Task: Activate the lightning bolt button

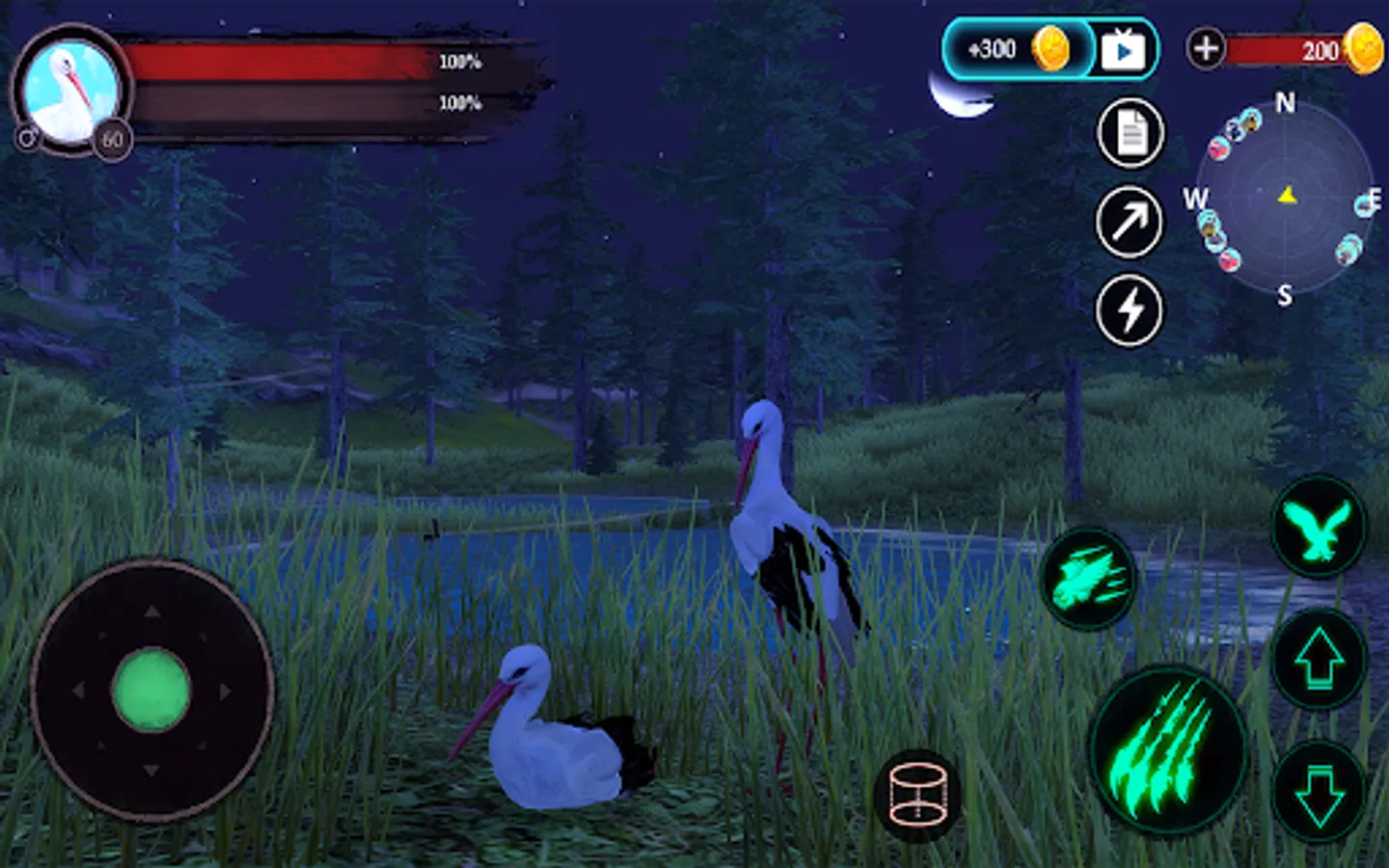Action: coord(1130,311)
